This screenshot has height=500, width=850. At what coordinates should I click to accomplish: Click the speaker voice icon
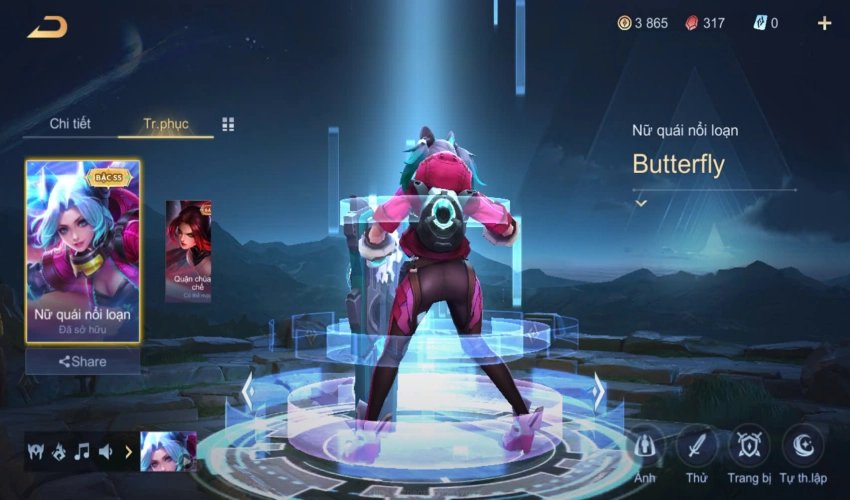click(105, 451)
